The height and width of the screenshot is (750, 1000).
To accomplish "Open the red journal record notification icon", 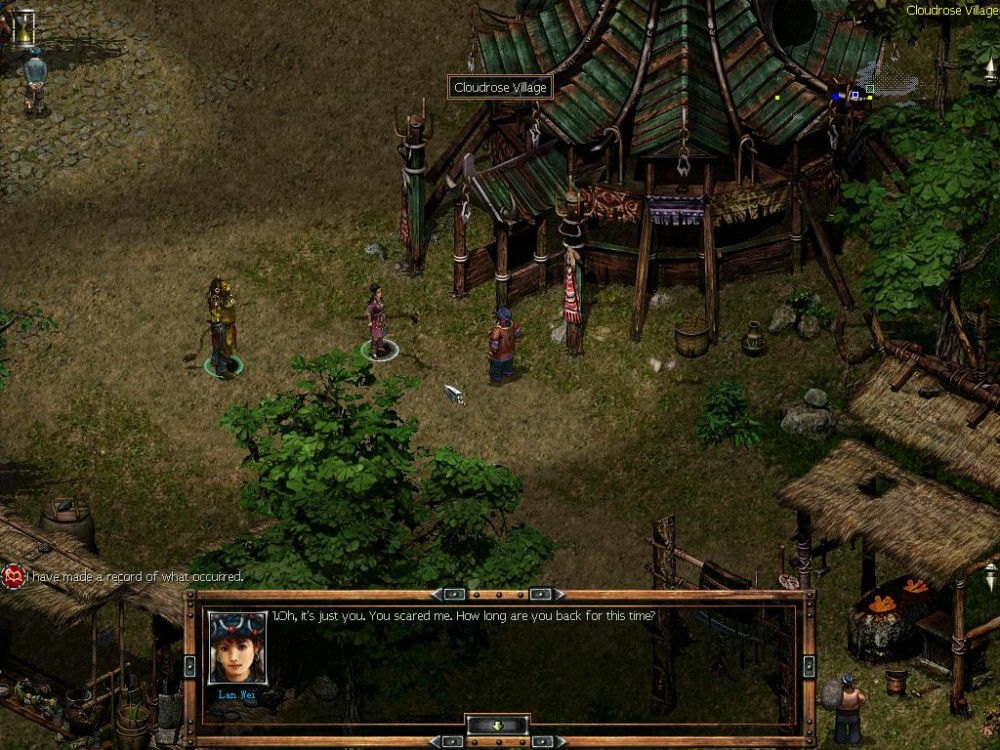I will pos(12,577).
